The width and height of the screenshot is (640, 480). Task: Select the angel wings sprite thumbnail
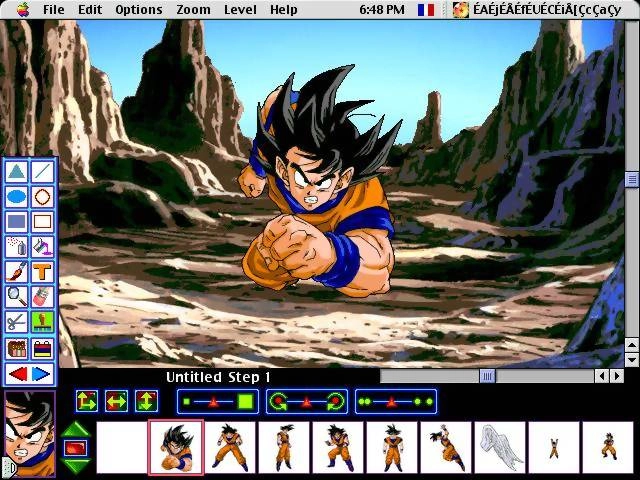pyautogui.click(x=499, y=446)
